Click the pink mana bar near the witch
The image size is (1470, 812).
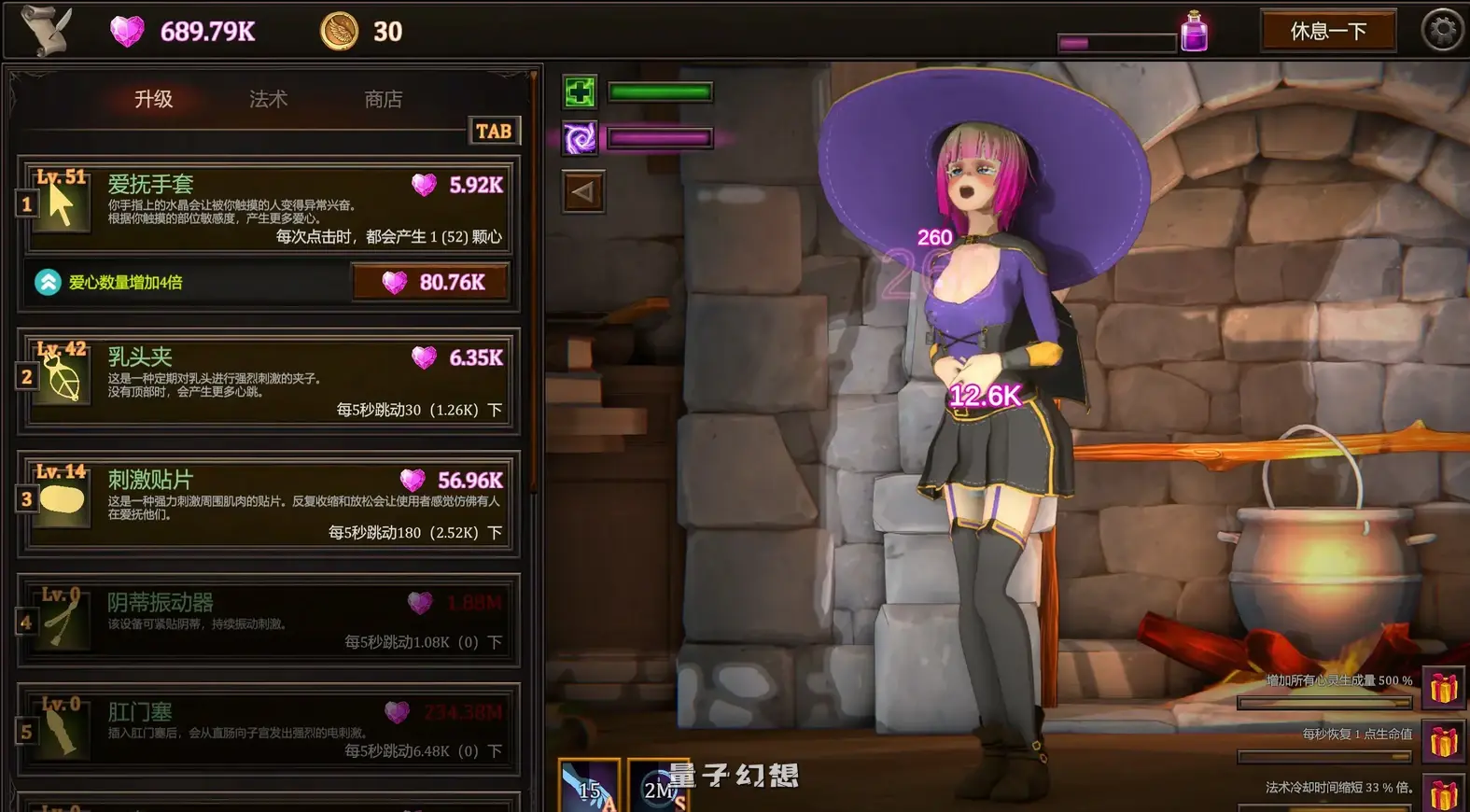pyautogui.click(x=660, y=138)
